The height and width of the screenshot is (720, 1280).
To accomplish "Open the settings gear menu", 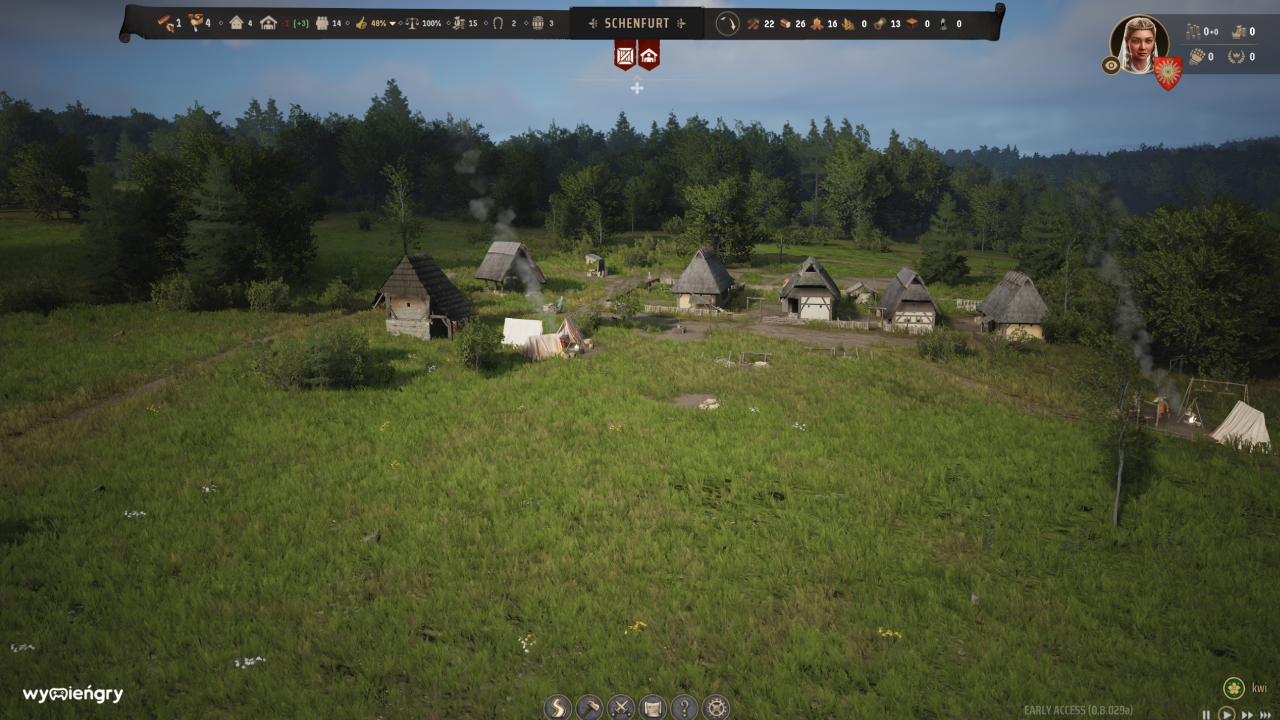I will coord(716,706).
